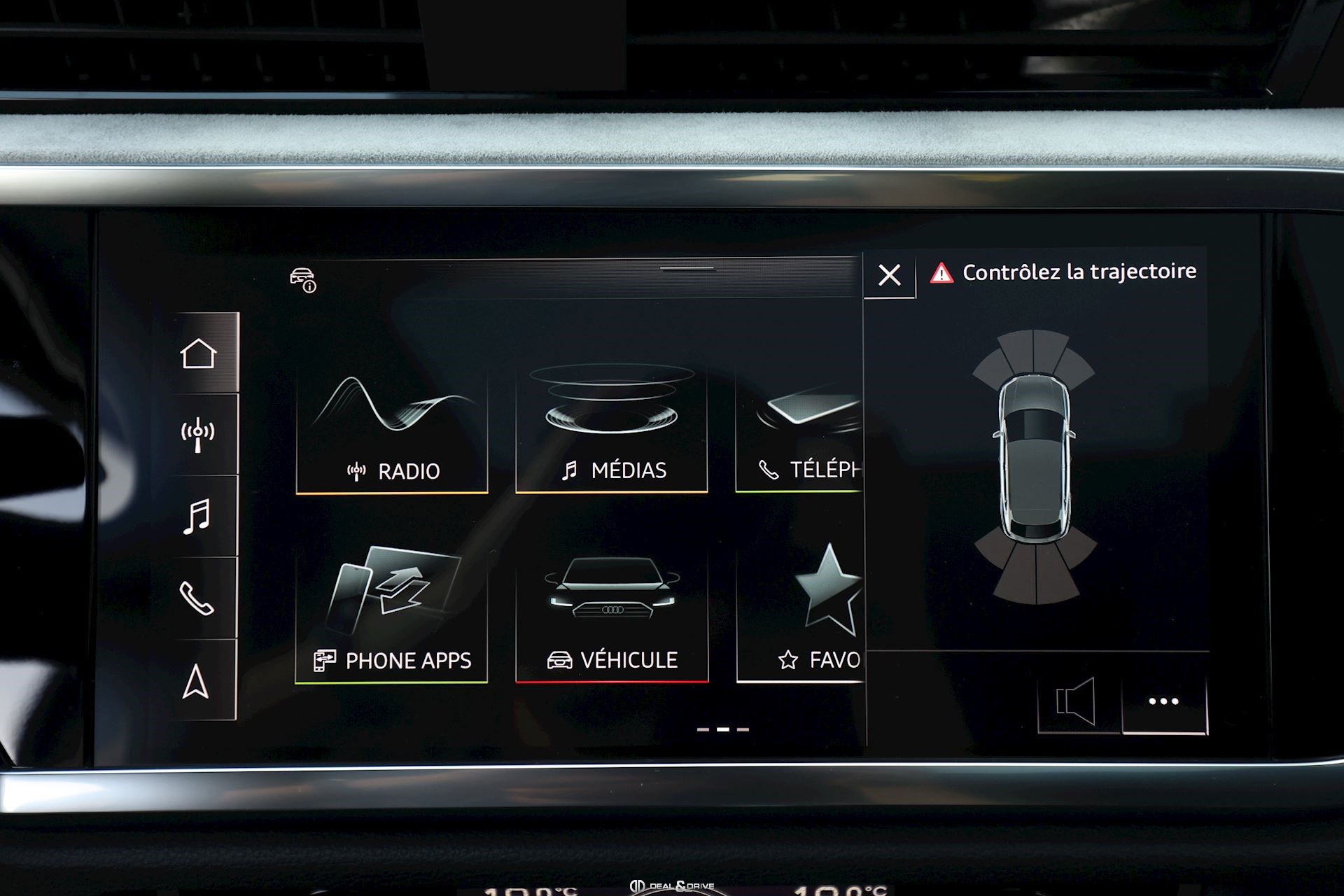Show the Favoris tile
Screen dimensions: 1344x896
click(801, 614)
